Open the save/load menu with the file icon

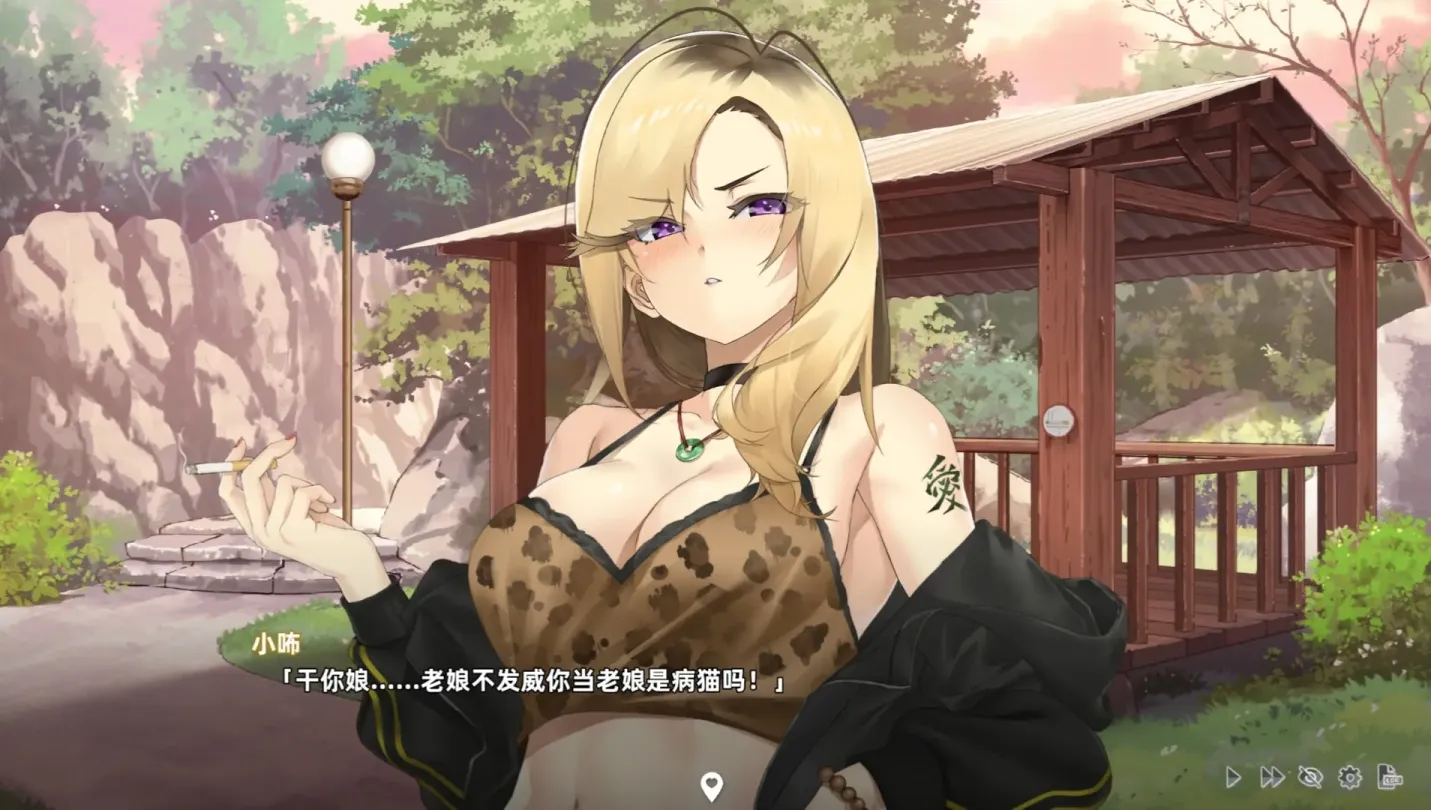[x=1390, y=777]
